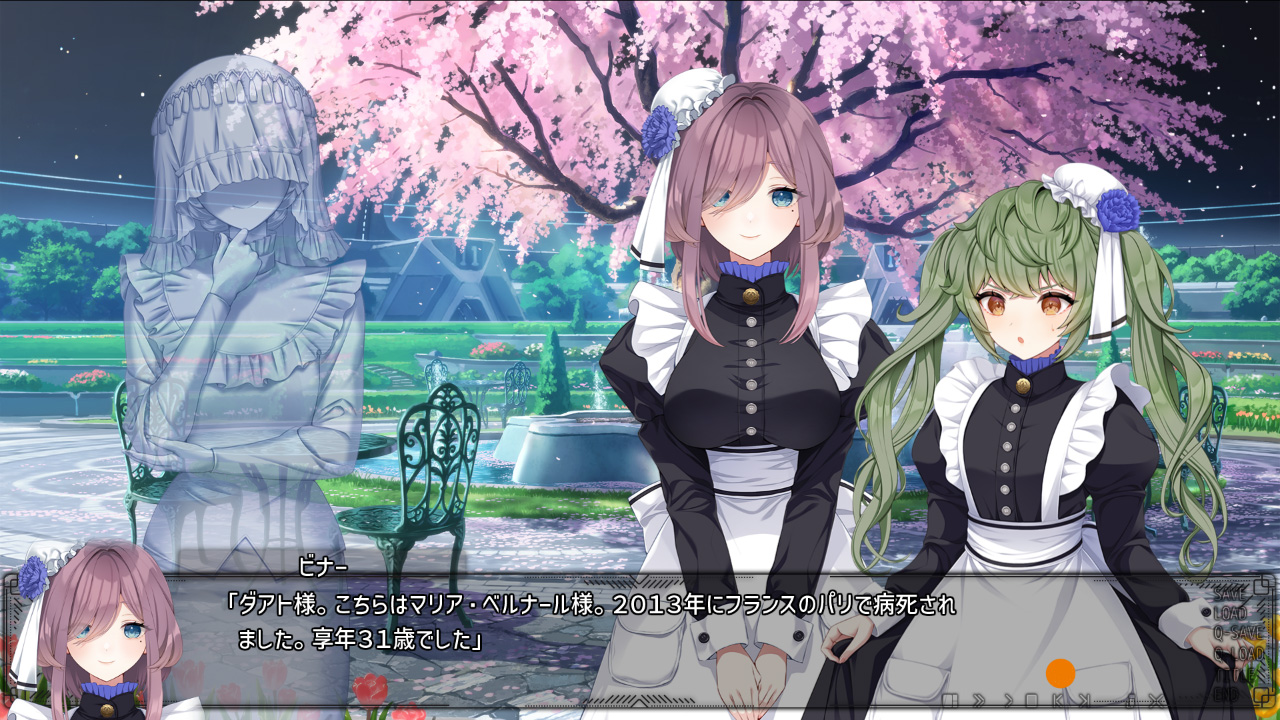This screenshot has height=720, width=1280.
Task: Activate the double-arrow skip icon
Action: pyautogui.click(x=979, y=699)
